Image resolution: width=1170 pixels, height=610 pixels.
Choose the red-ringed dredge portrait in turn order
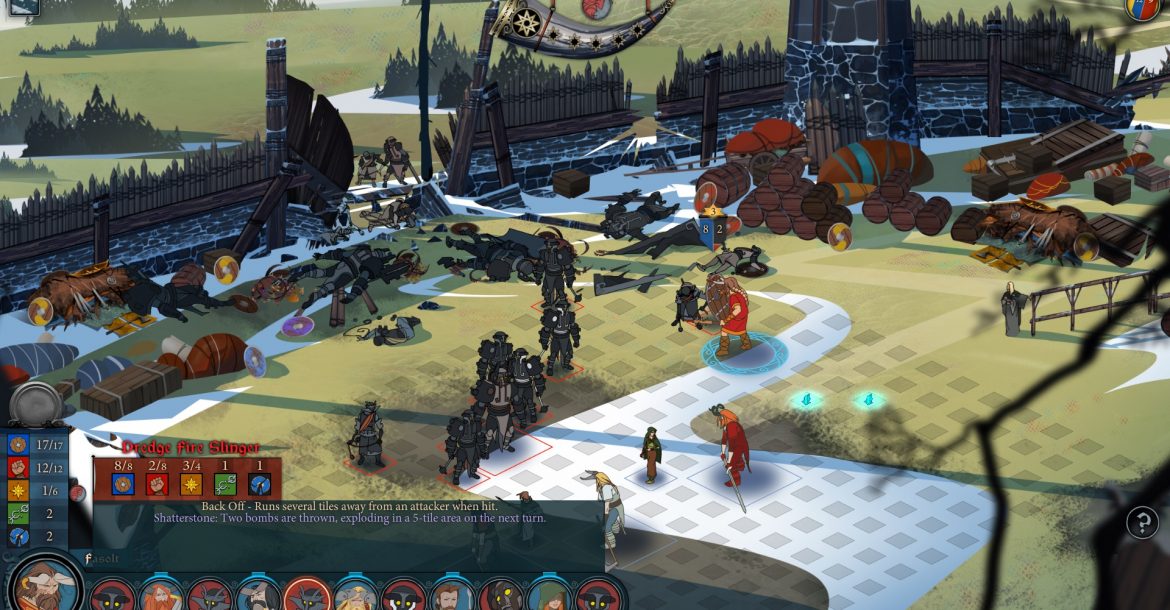(307, 597)
